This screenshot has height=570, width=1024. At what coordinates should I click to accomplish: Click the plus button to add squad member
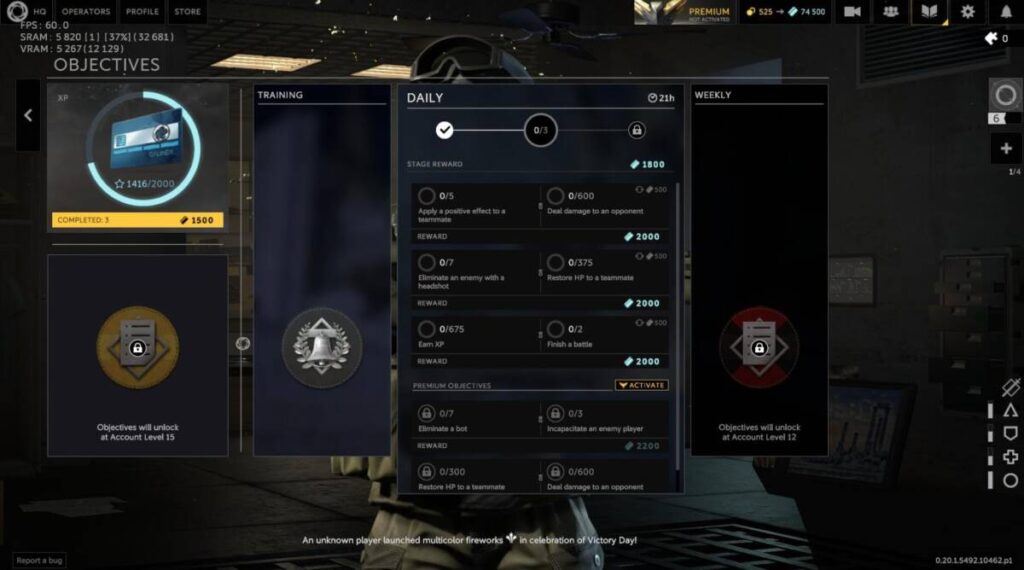tap(1005, 149)
